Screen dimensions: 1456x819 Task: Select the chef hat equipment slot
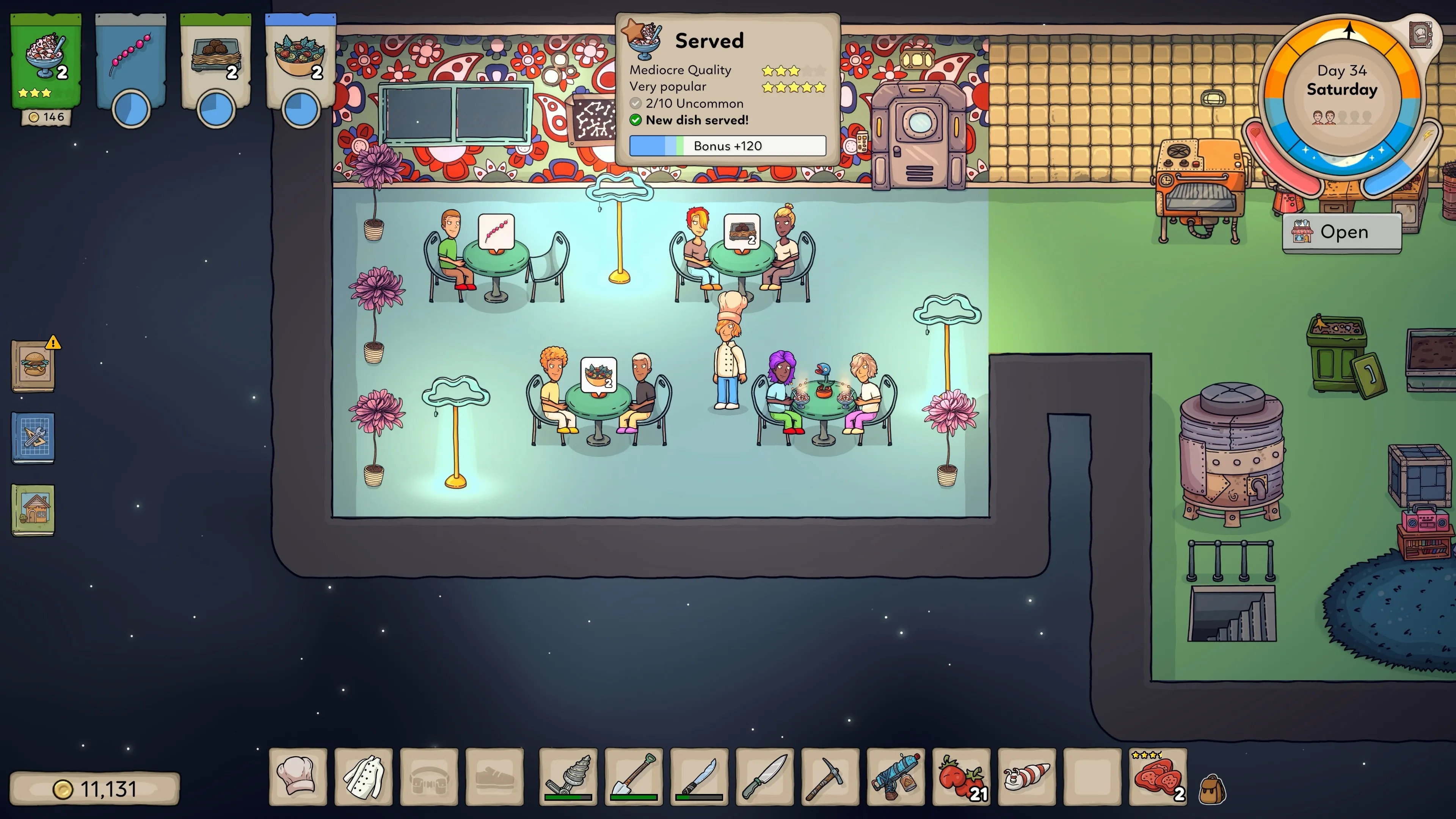(x=298, y=777)
